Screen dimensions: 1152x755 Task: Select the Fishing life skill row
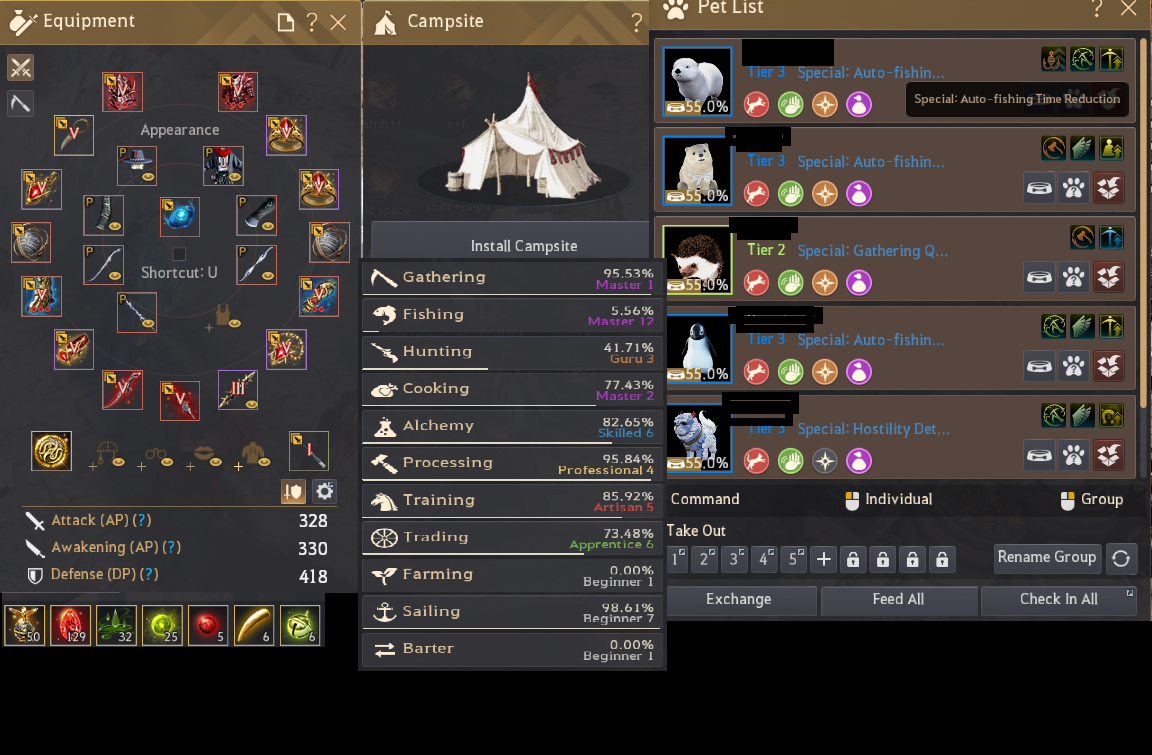point(511,315)
